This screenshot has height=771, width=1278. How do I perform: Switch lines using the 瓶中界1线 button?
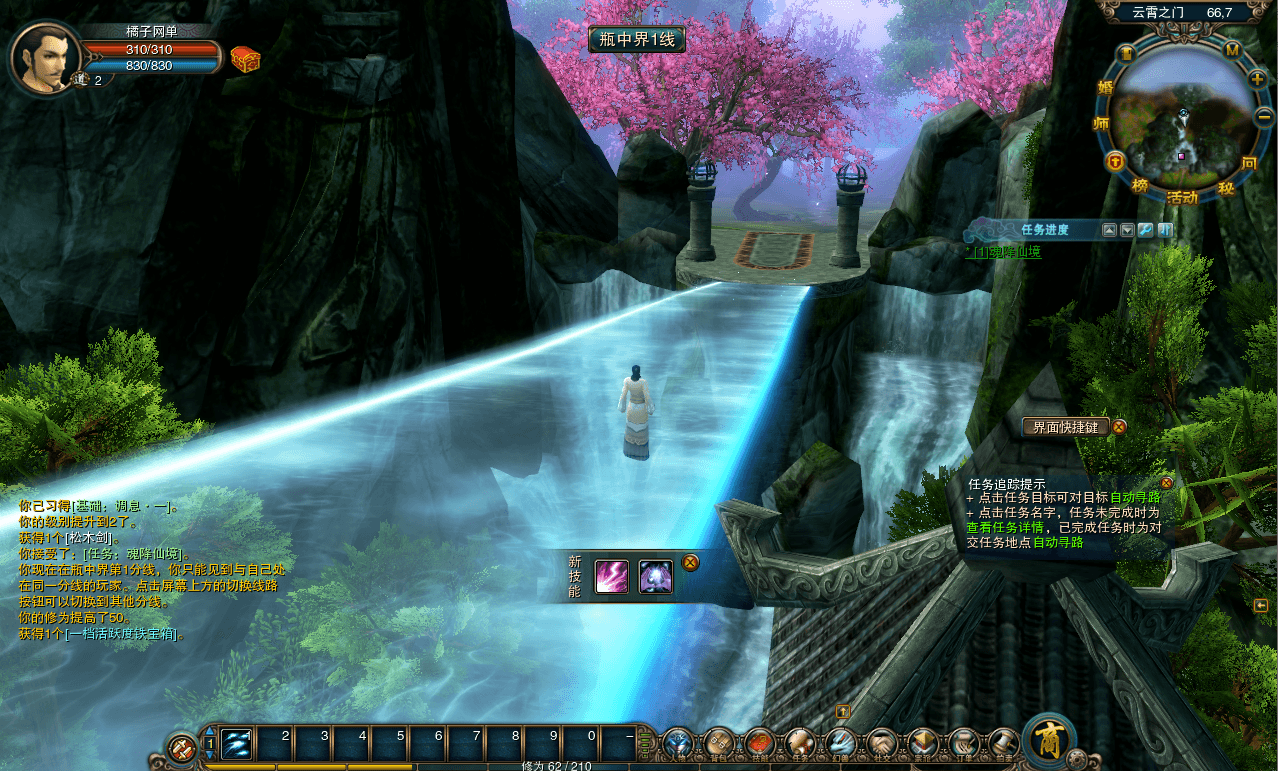coord(636,39)
